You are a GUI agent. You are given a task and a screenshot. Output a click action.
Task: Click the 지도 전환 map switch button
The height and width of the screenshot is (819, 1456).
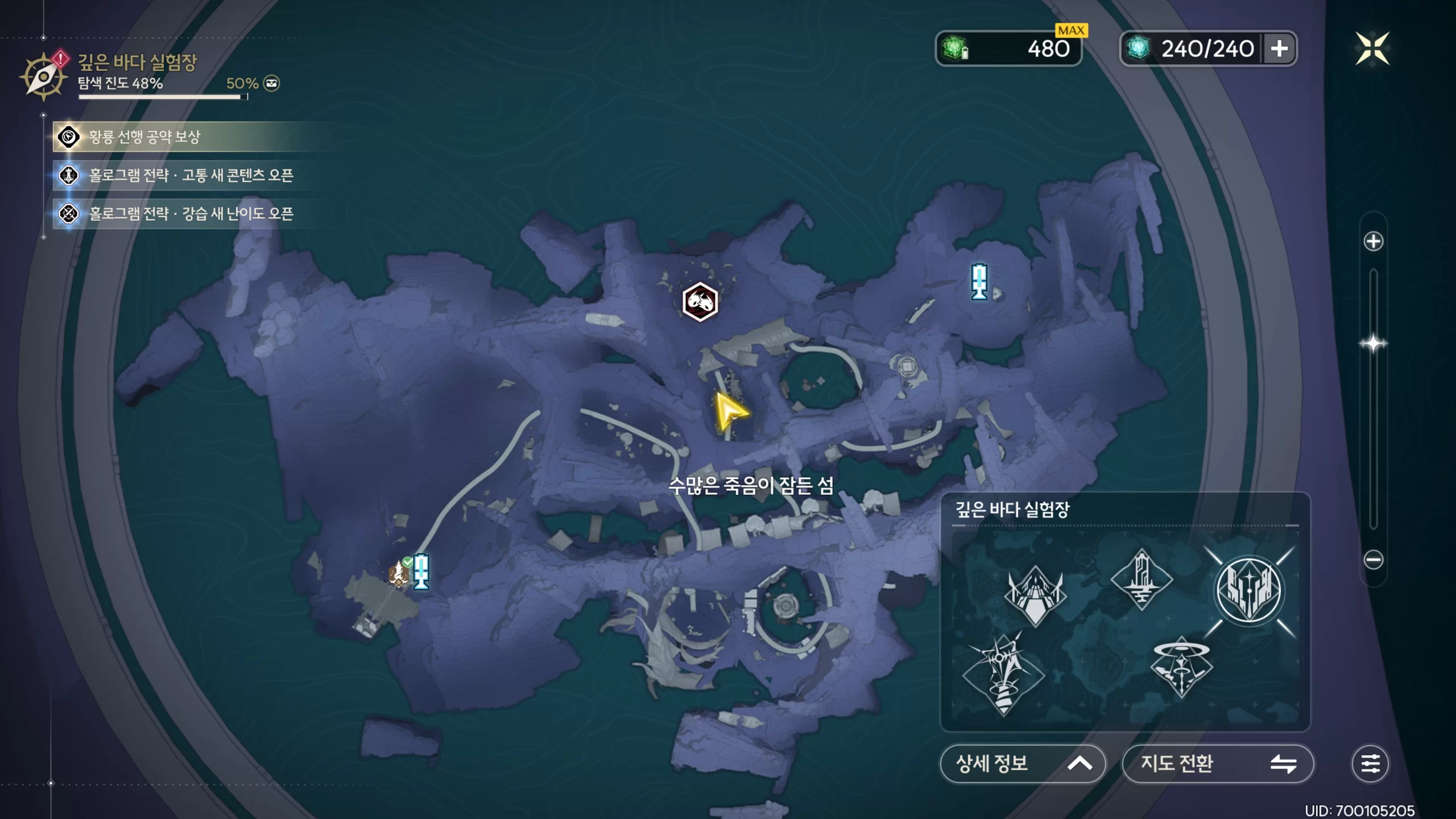1218,763
